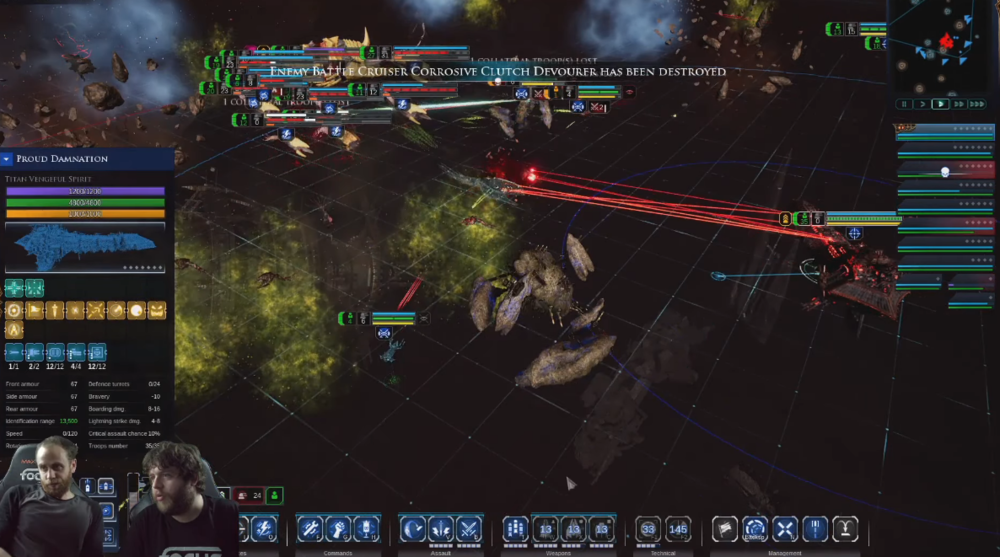Screen dimensions: 1000x557
Task: Activate the raised fist command
Action: 338,527
